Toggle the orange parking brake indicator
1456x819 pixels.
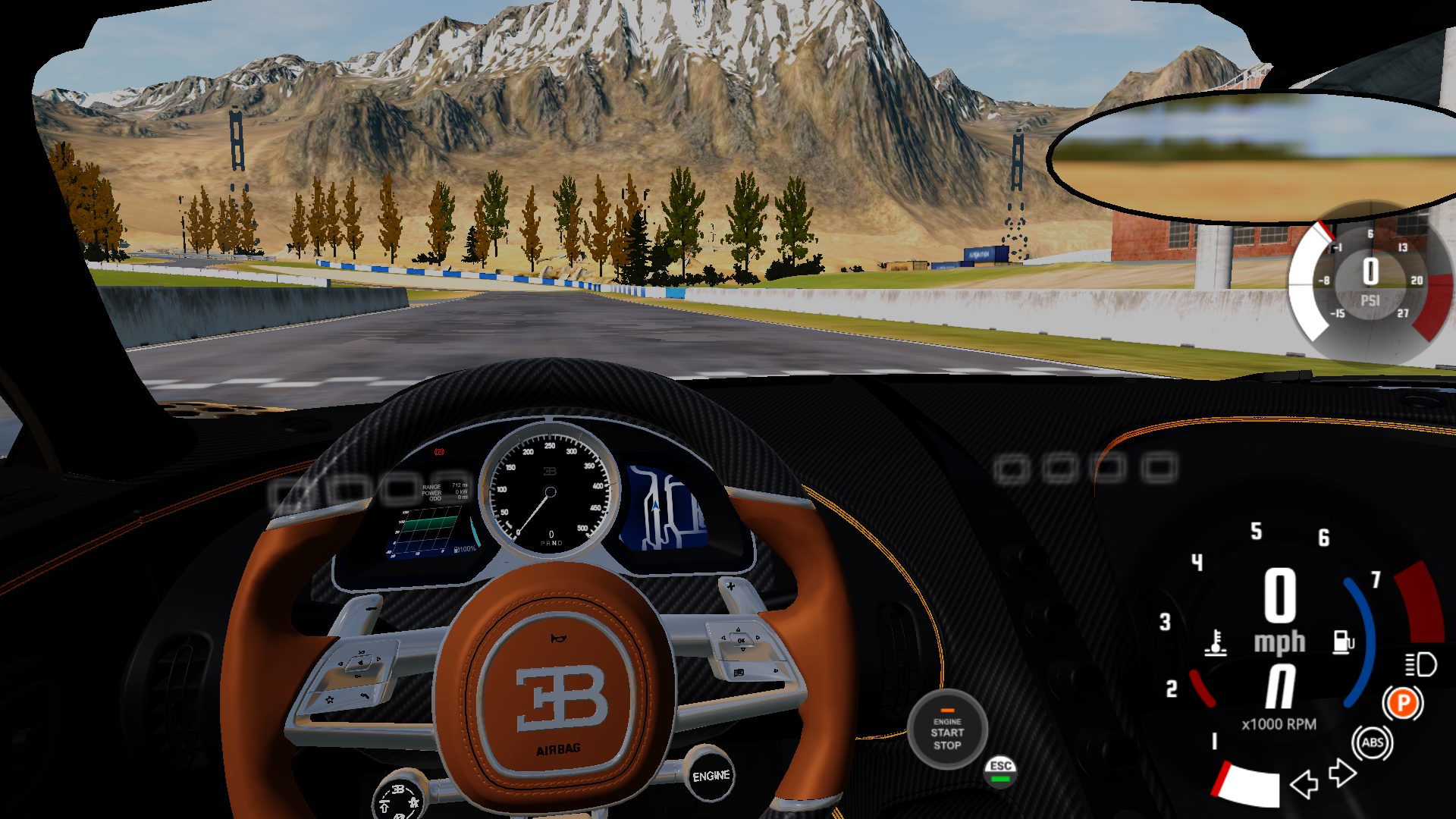click(1403, 704)
